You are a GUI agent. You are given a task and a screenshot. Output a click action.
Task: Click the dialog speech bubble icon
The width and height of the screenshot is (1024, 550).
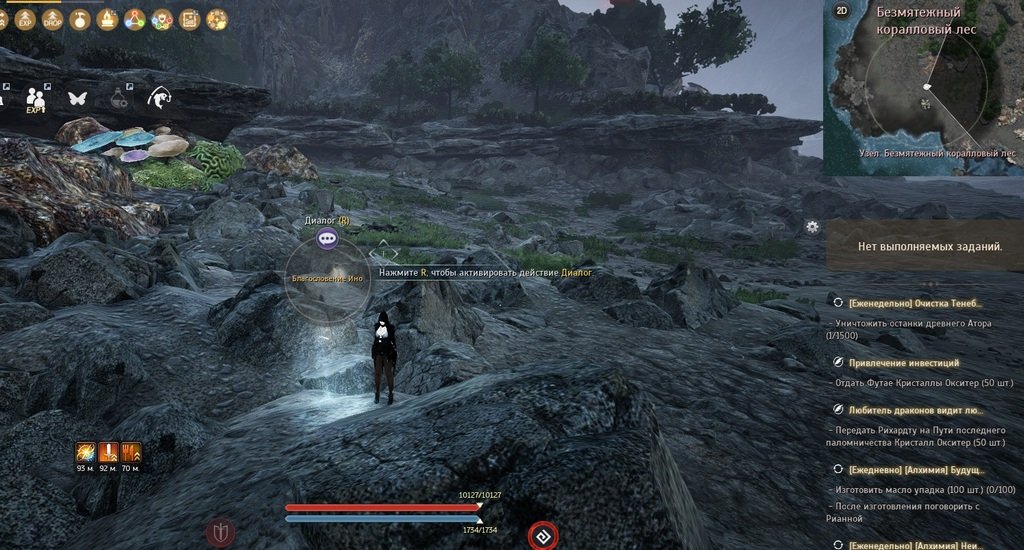(x=326, y=238)
